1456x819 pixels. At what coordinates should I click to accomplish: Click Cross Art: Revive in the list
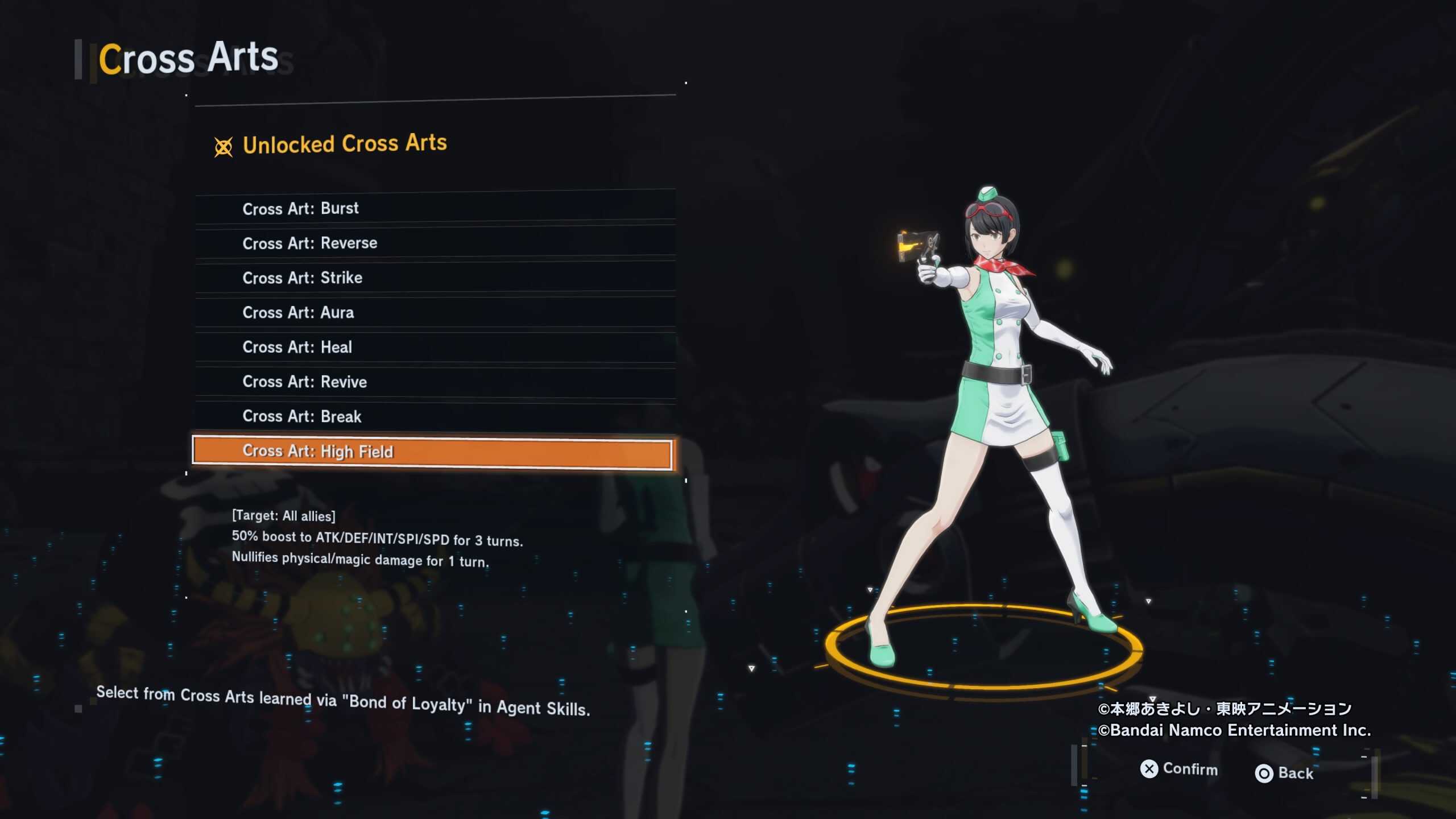point(435,381)
